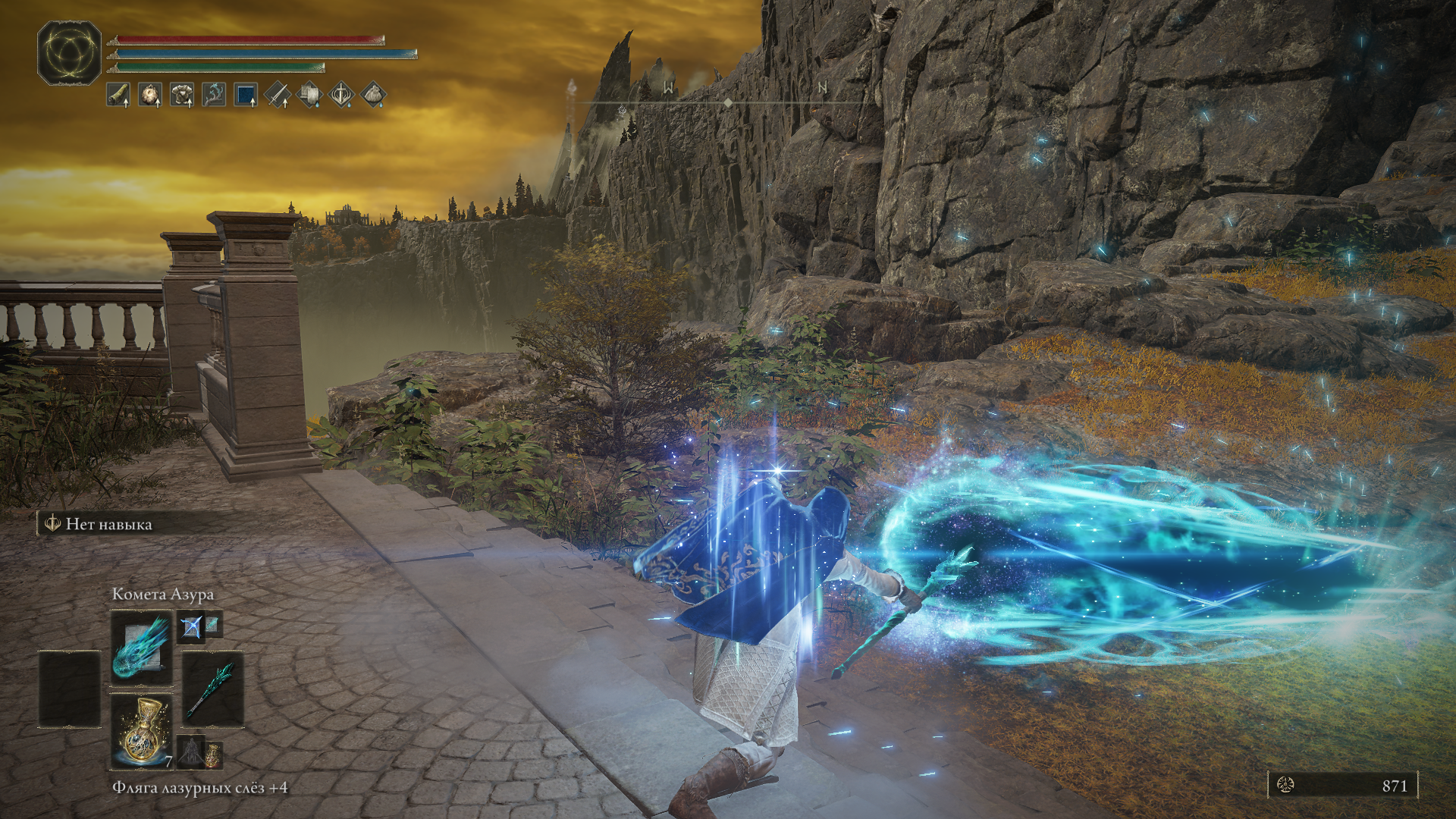Click the golden rune arc emblem

coord(70,53)
